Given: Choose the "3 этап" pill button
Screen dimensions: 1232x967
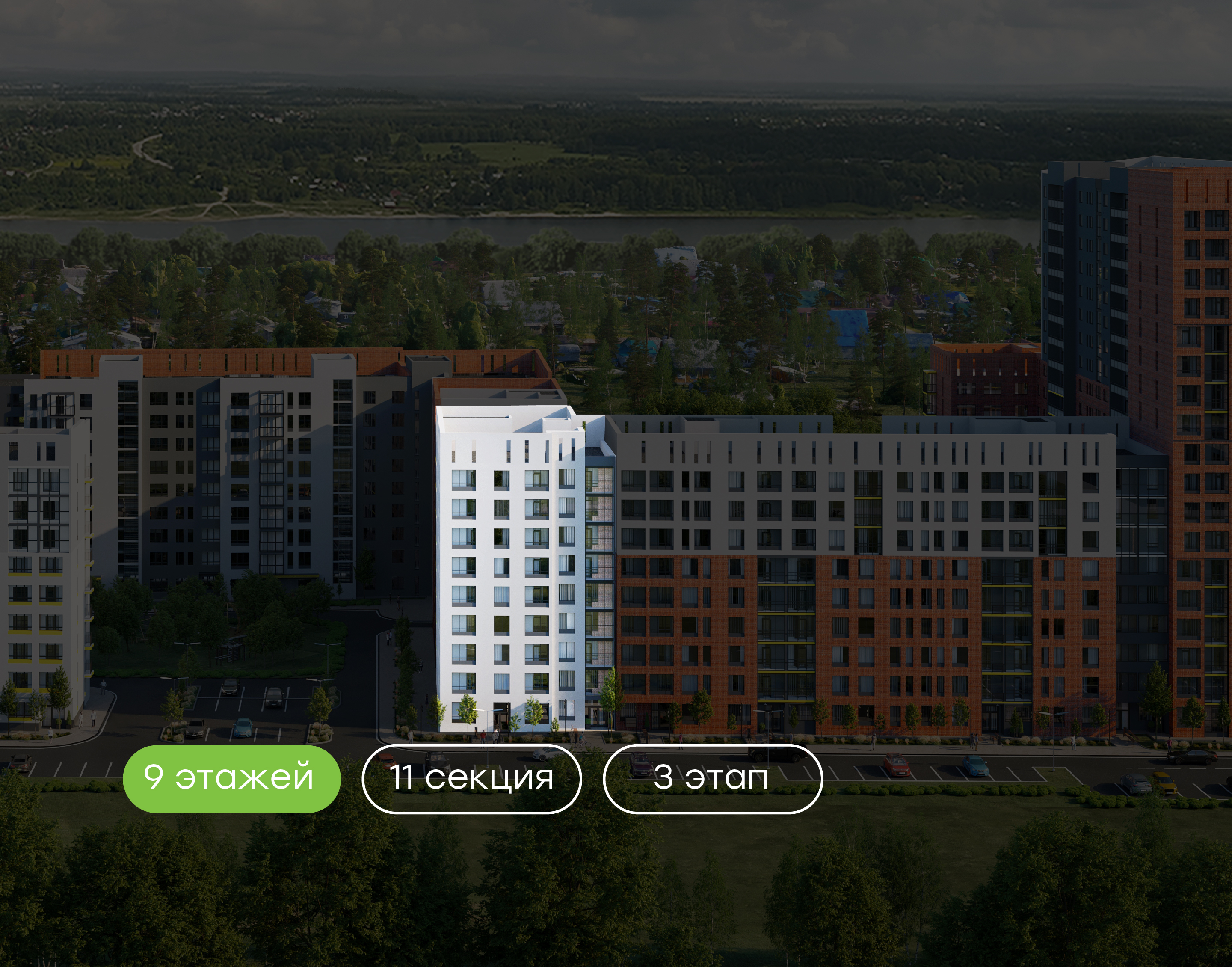Looking at the screenshot, I should tap(712, 778).
